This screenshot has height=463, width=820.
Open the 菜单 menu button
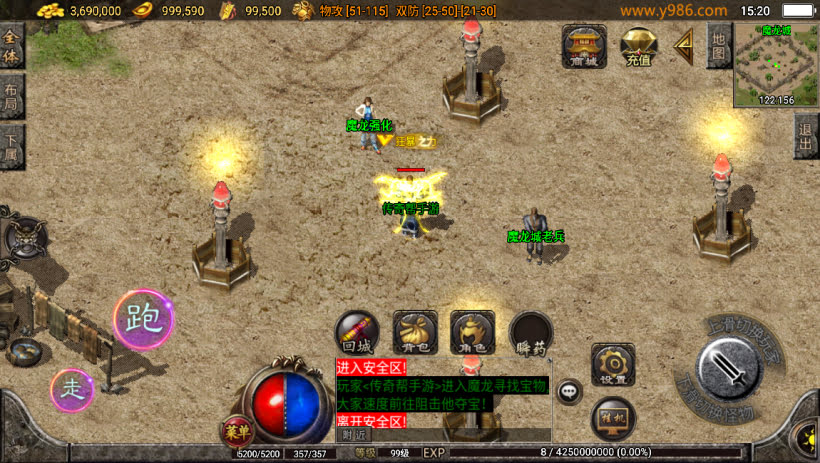(235, 432)
